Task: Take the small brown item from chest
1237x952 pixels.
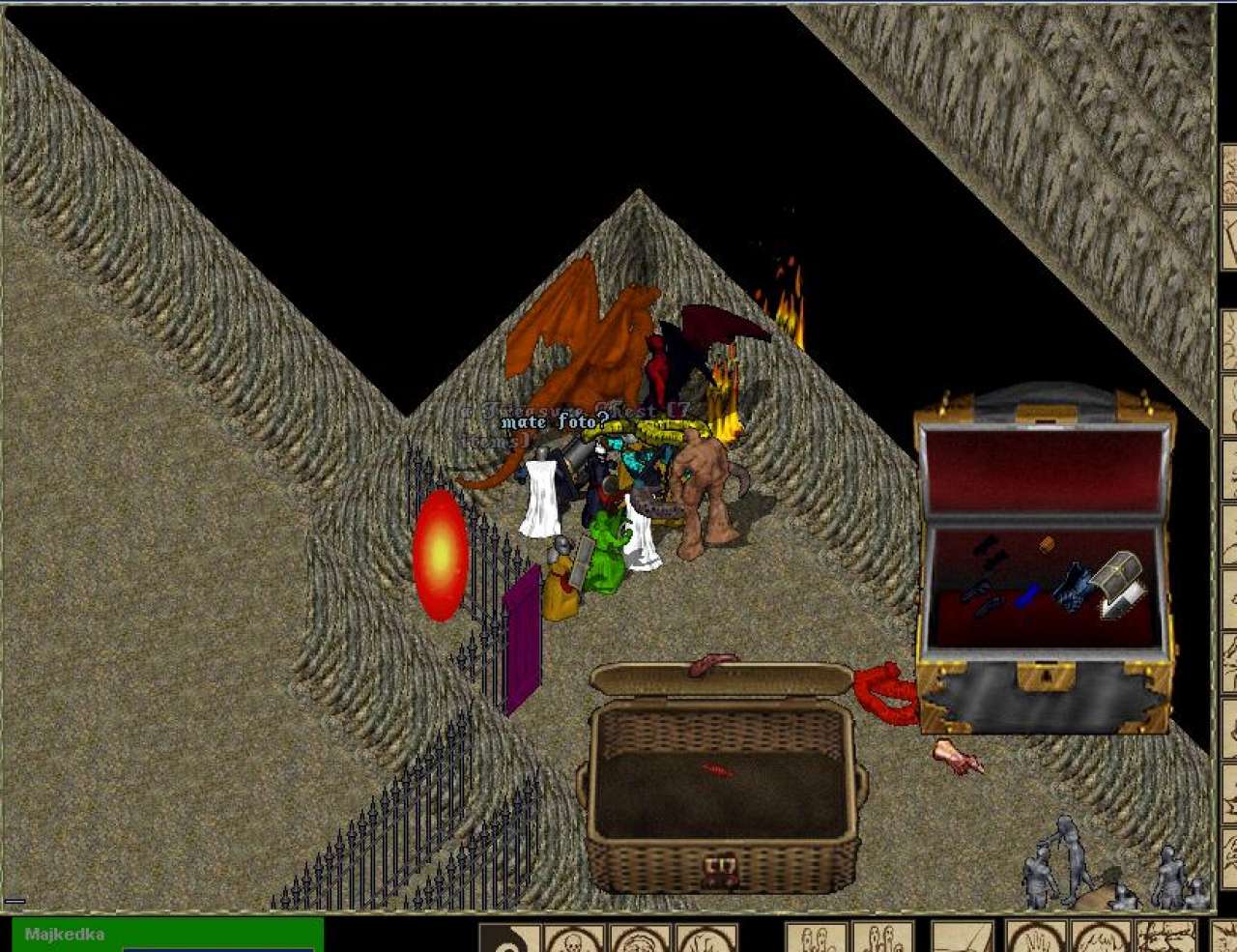Action: click(1047, 544)
